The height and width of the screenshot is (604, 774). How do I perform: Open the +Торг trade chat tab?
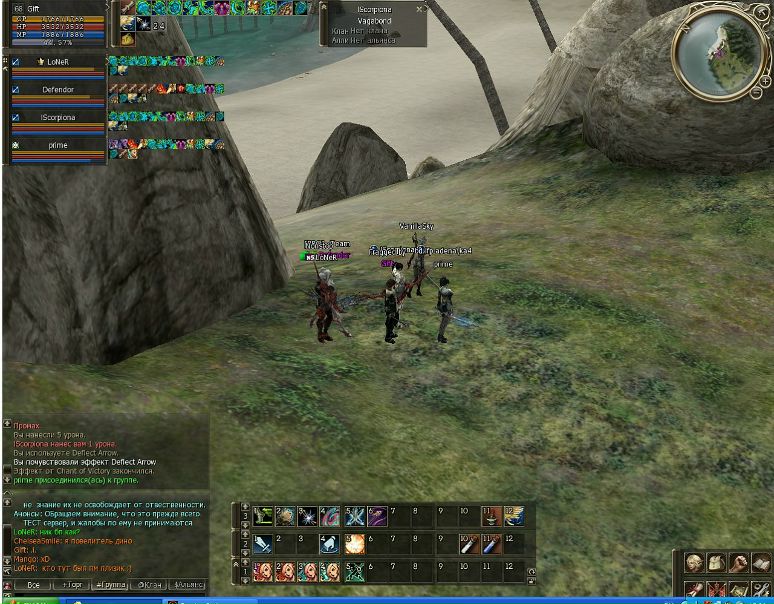(x=72, y=584)
